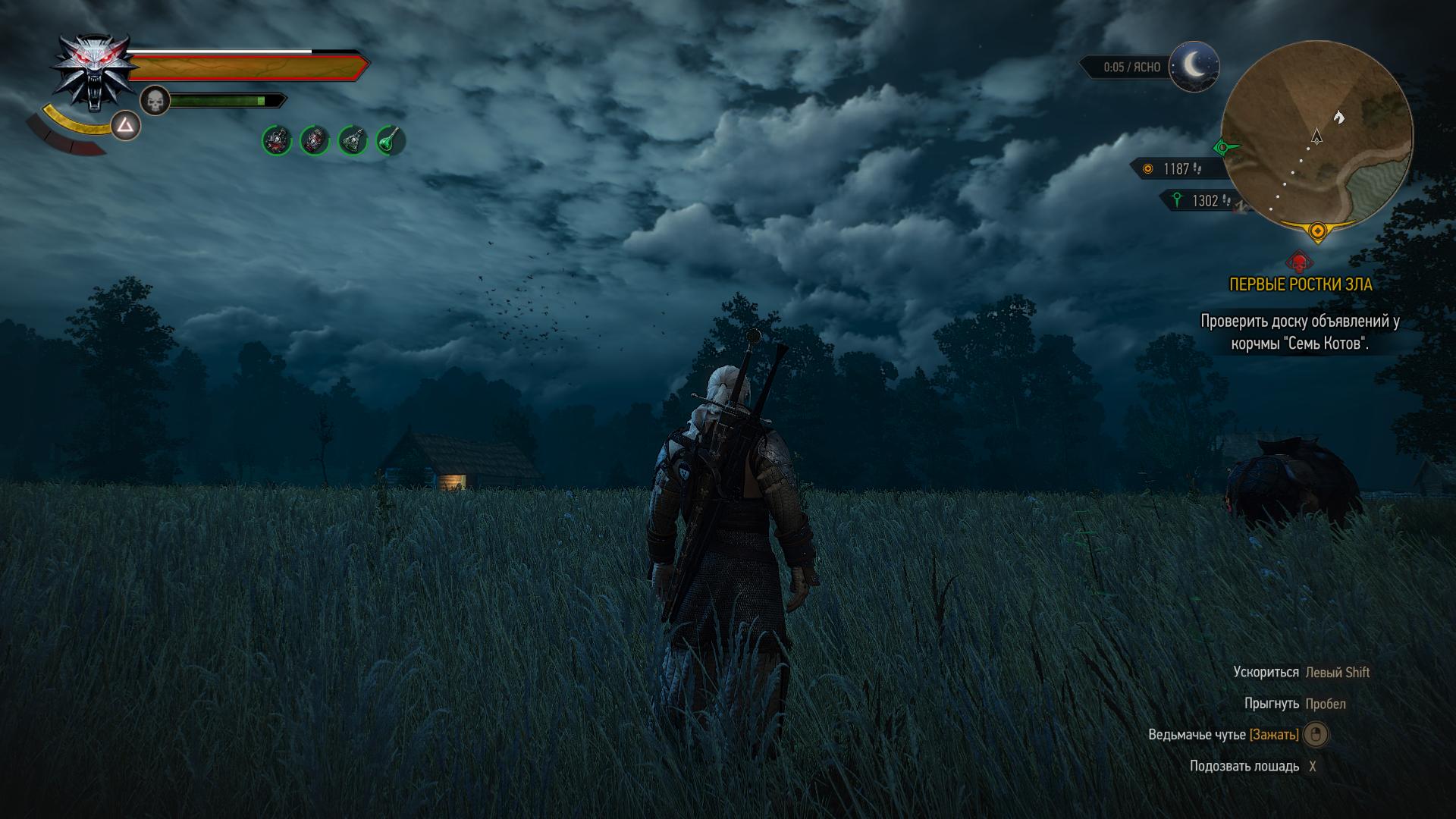The height and width of the screenshot is (819, 1456).
Task: Click the toxicity skull icon
Action: pos(155,100)
